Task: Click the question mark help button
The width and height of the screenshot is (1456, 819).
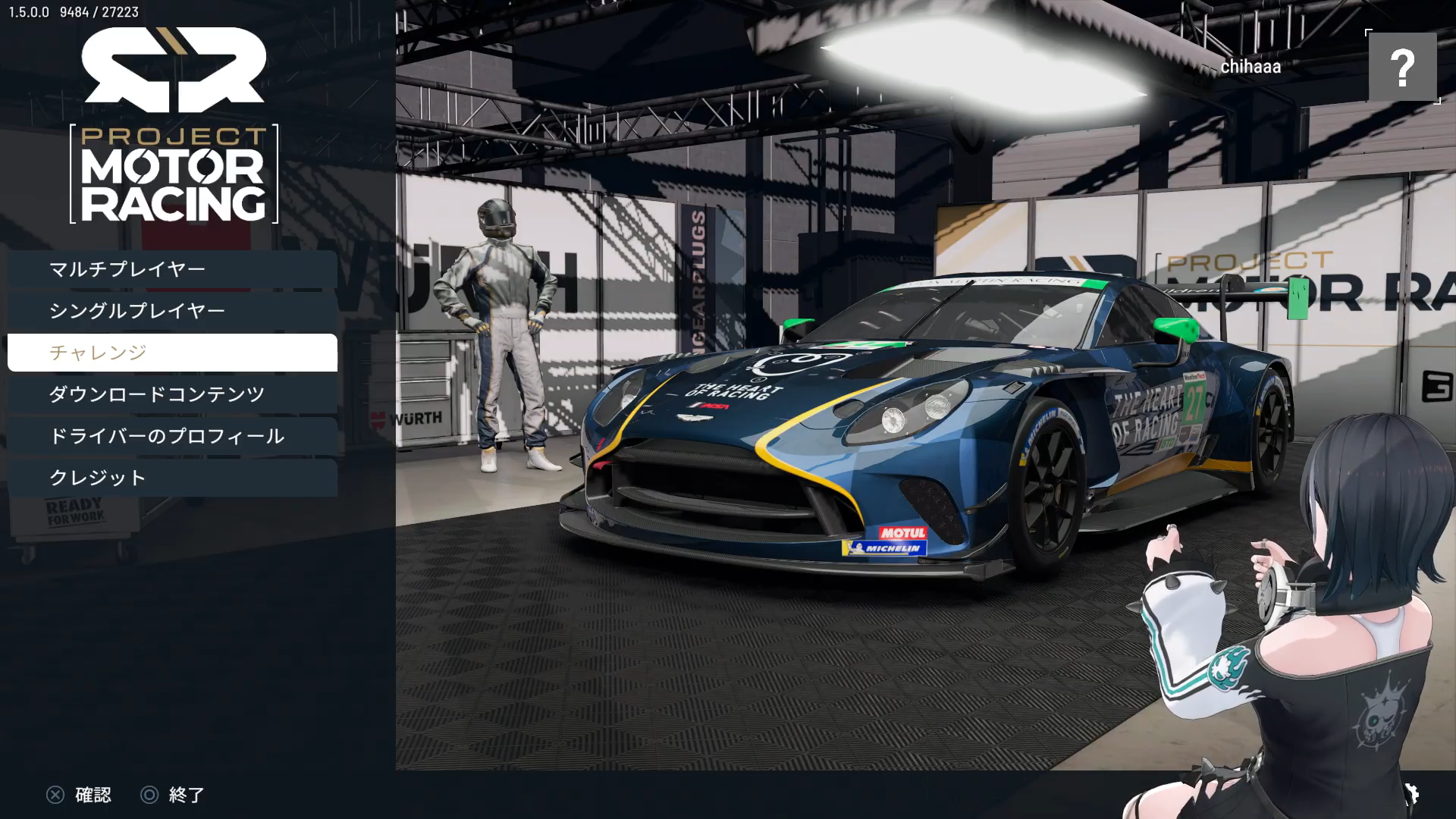Action: (1402, 67)
